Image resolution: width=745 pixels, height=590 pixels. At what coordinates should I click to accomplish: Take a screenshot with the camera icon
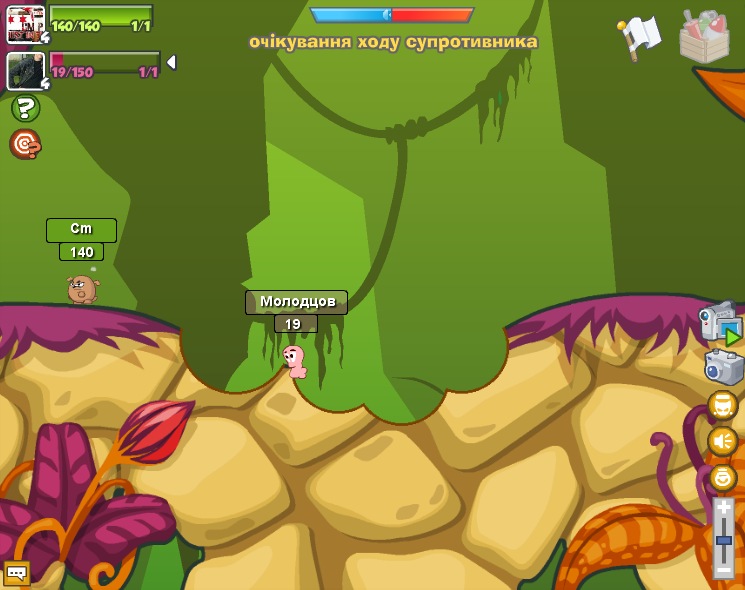tap(723, 367)
